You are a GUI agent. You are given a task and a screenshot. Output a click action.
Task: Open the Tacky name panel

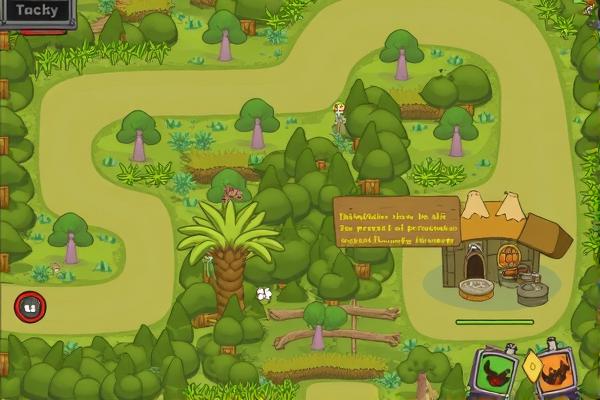(x=37, y=12)
